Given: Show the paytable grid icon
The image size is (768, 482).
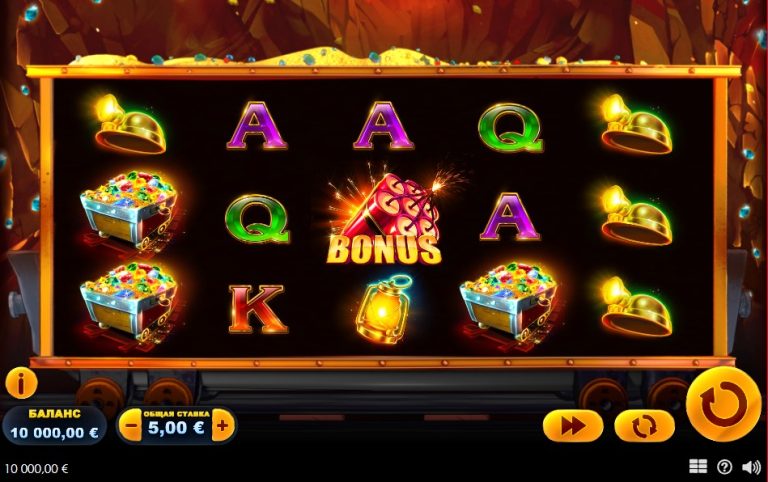Looking at the screenshot, I should coord(698,467).
